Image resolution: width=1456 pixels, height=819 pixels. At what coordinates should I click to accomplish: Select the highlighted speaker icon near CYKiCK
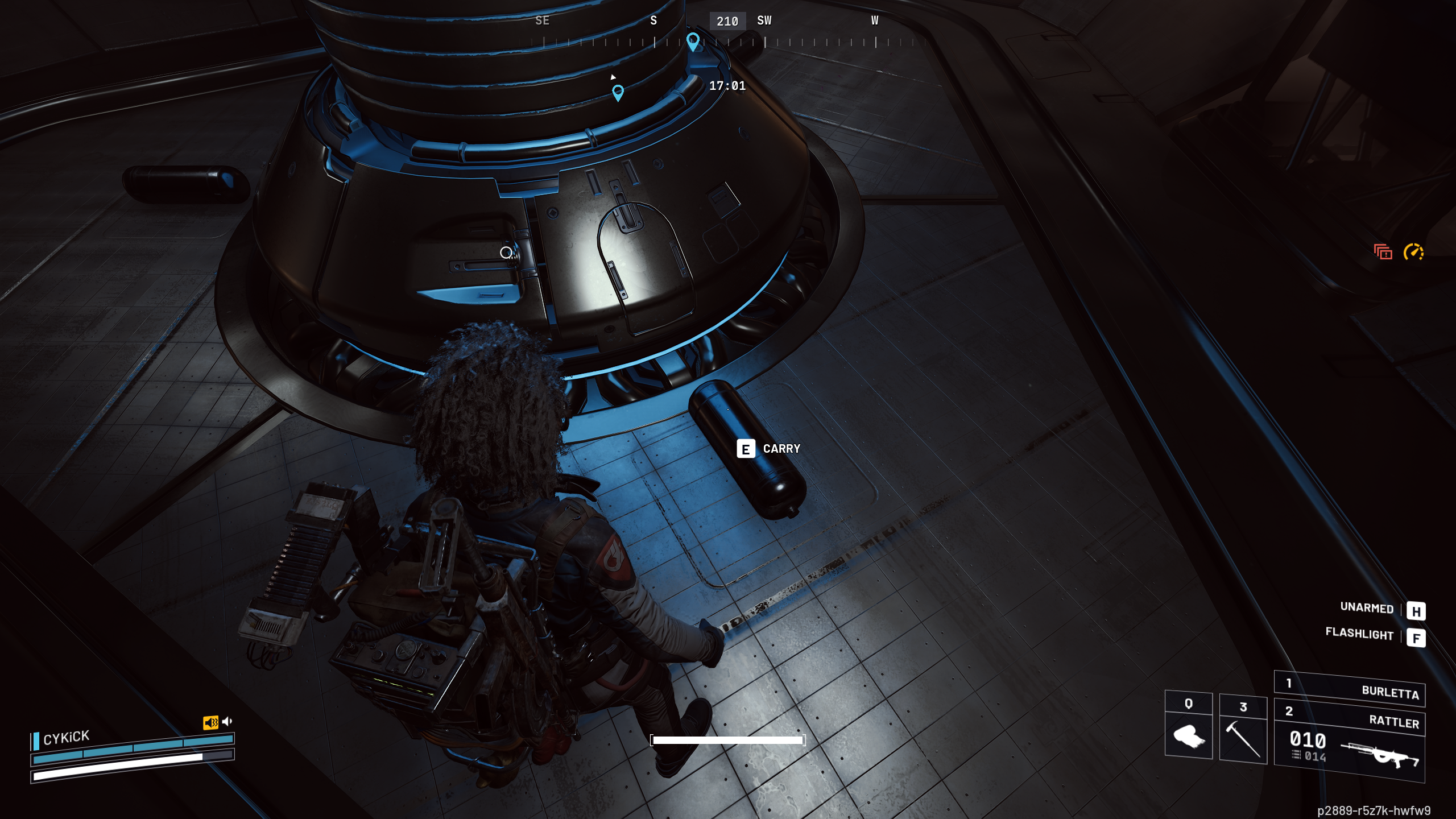pyautogui.click(x=212, y=722)
